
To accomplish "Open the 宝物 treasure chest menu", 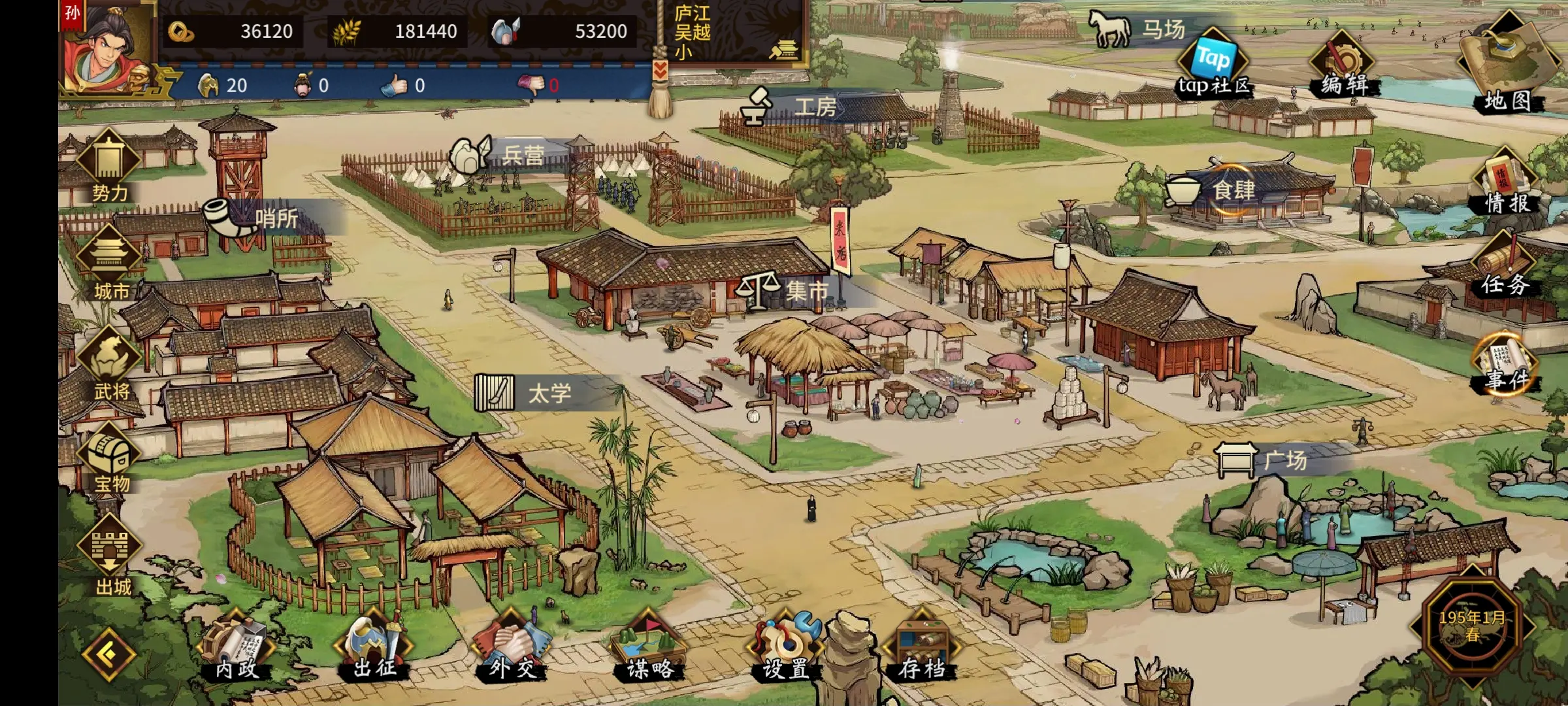I will (x=110, y=459).
